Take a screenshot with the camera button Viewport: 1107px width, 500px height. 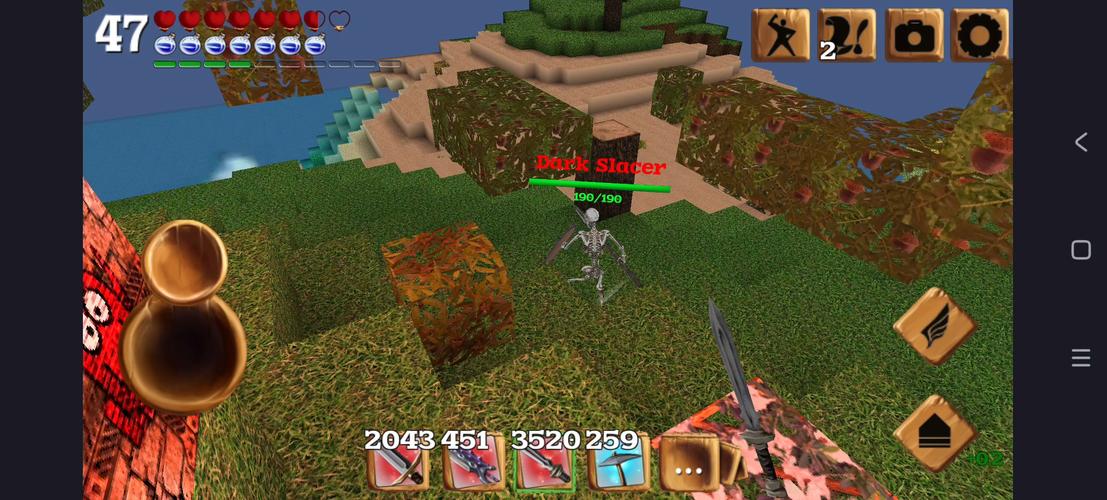click(913, 36)
